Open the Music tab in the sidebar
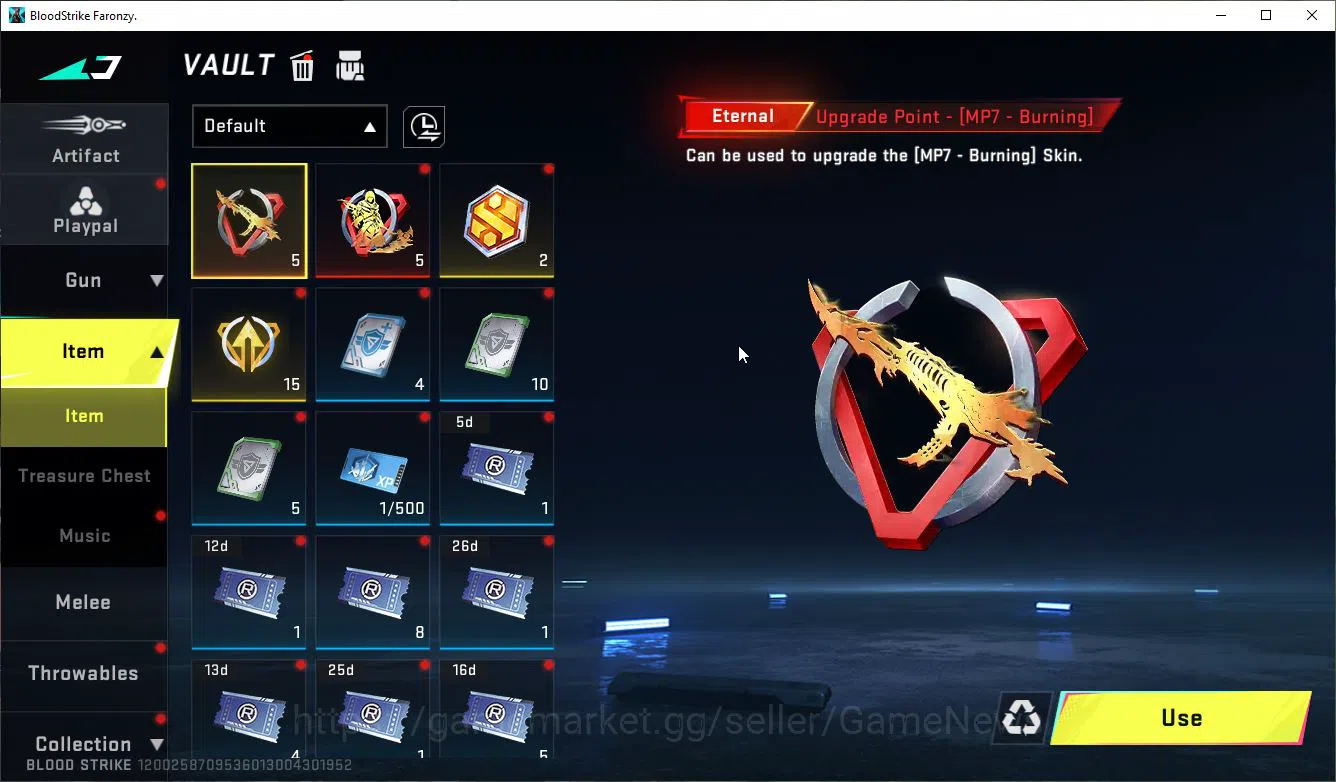 click(x=85, y=535)
